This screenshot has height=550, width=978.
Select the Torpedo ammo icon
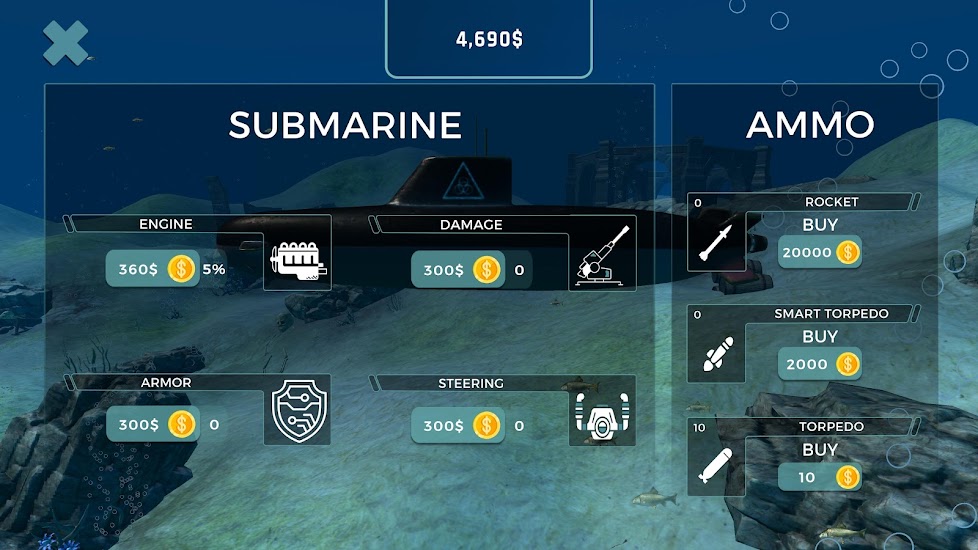click(717, 465)
